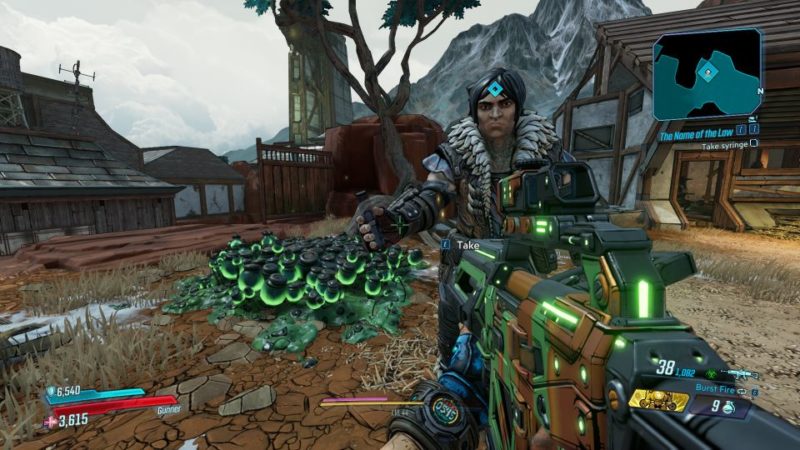The image size is (800, 450).
Task: Activate the yellow Iron Bear skill icon
Action: (659, 400)
